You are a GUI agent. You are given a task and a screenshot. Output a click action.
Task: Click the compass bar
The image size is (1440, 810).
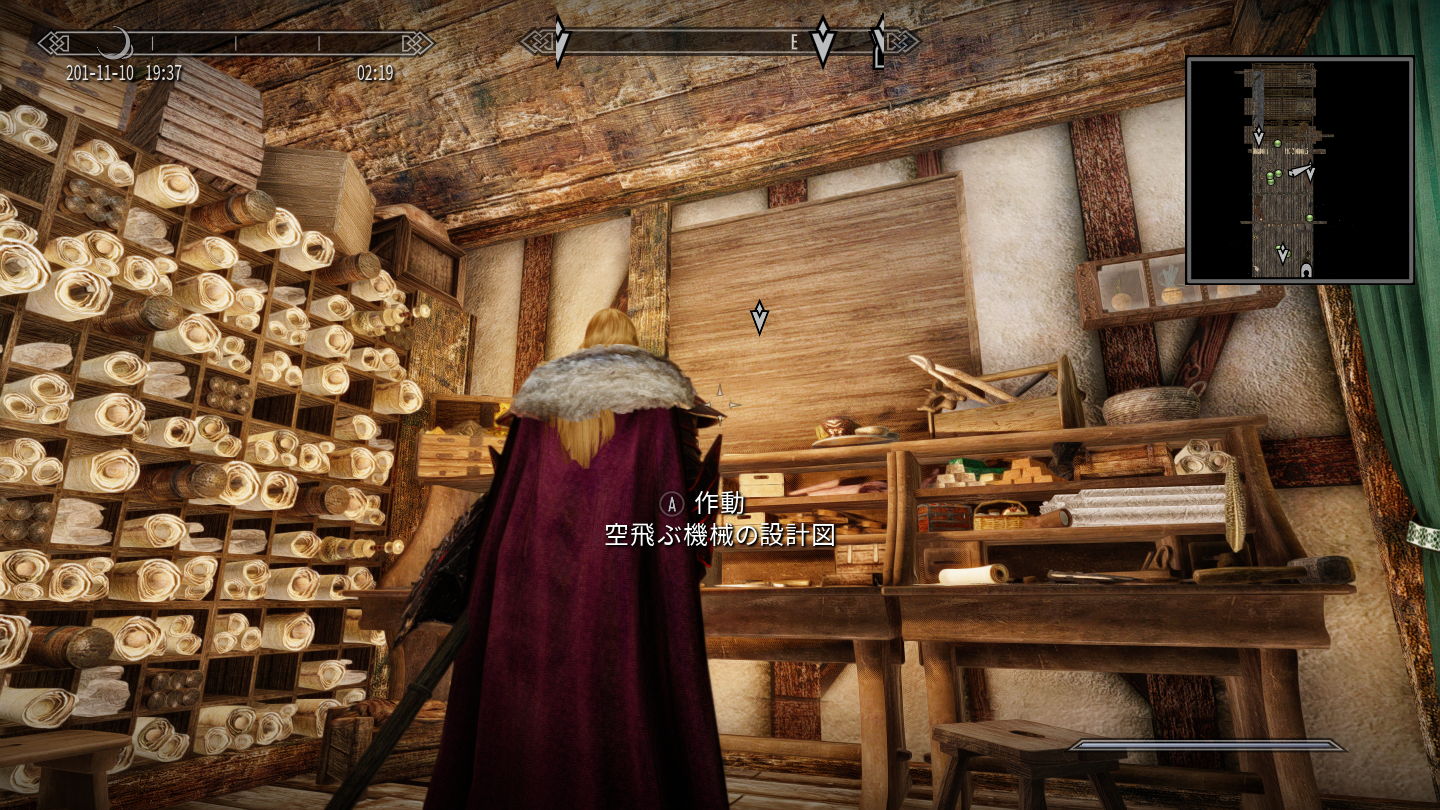point(719,42)
